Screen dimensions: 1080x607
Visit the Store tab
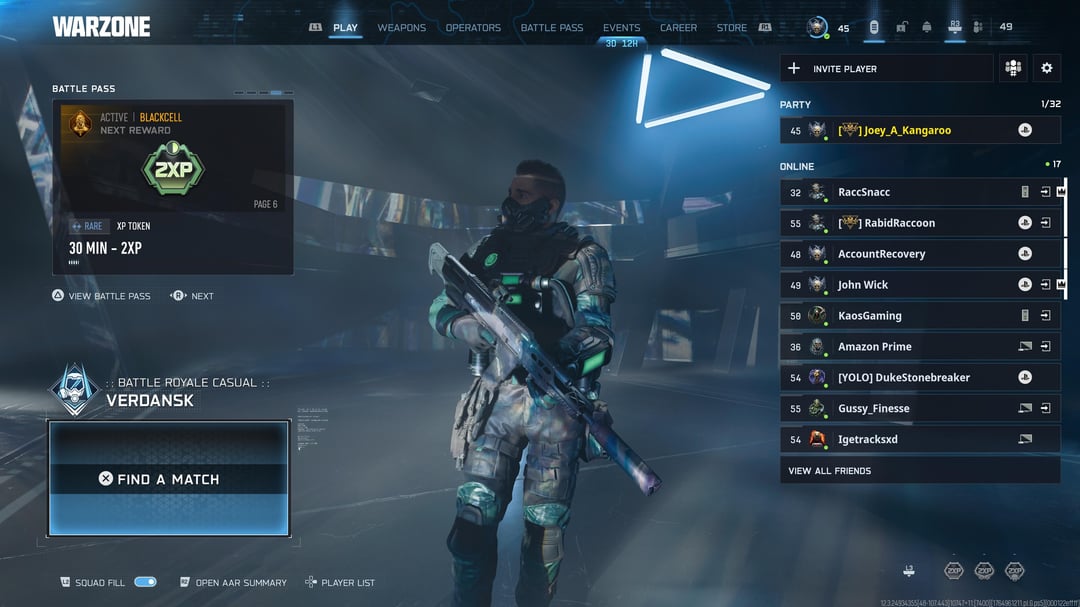[x=731, y=28]
